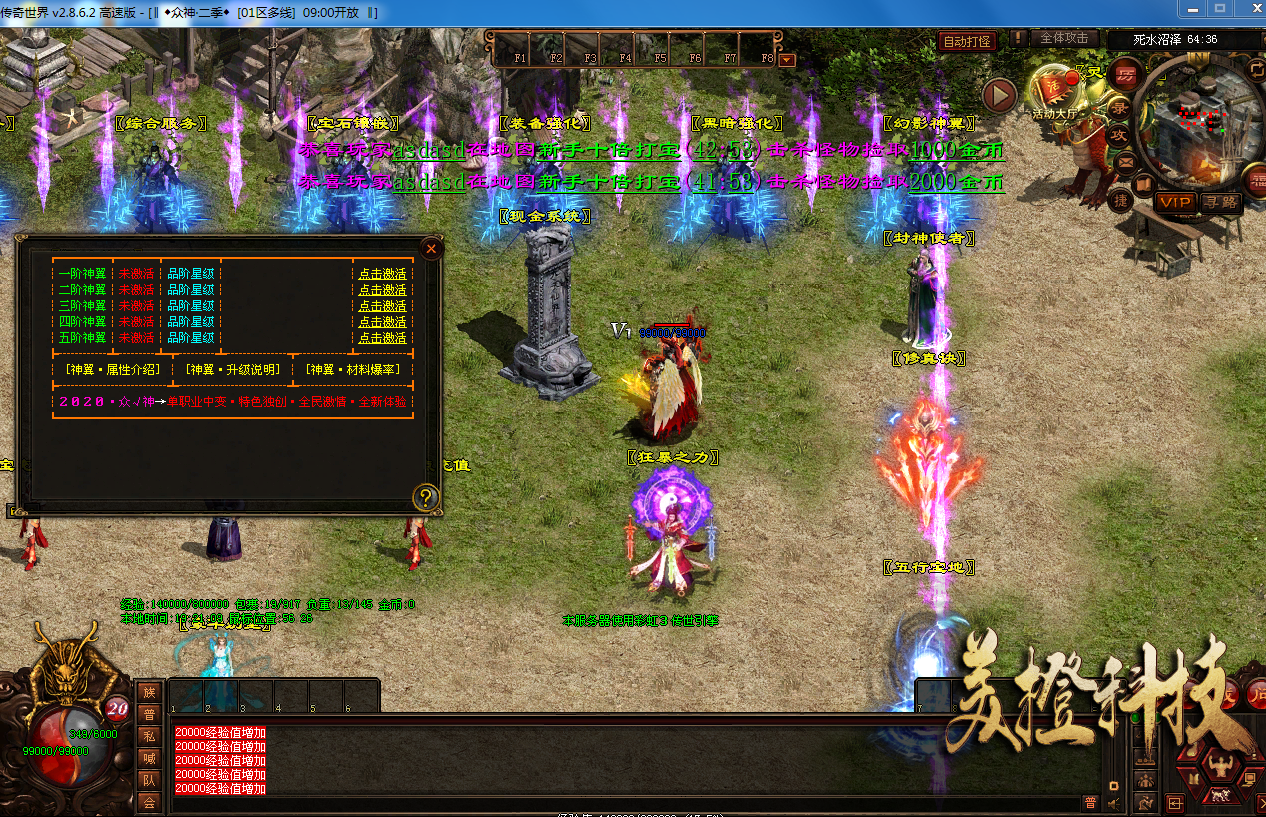Click the circular minimap

click(1200, 120)
